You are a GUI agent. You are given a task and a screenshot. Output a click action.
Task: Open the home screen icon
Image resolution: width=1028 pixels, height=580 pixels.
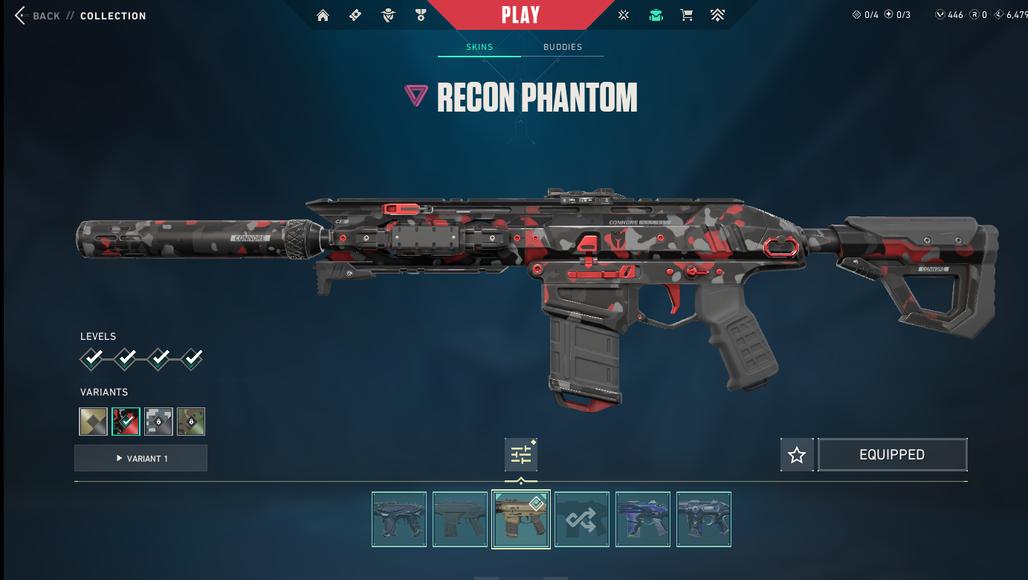(323, 15)
